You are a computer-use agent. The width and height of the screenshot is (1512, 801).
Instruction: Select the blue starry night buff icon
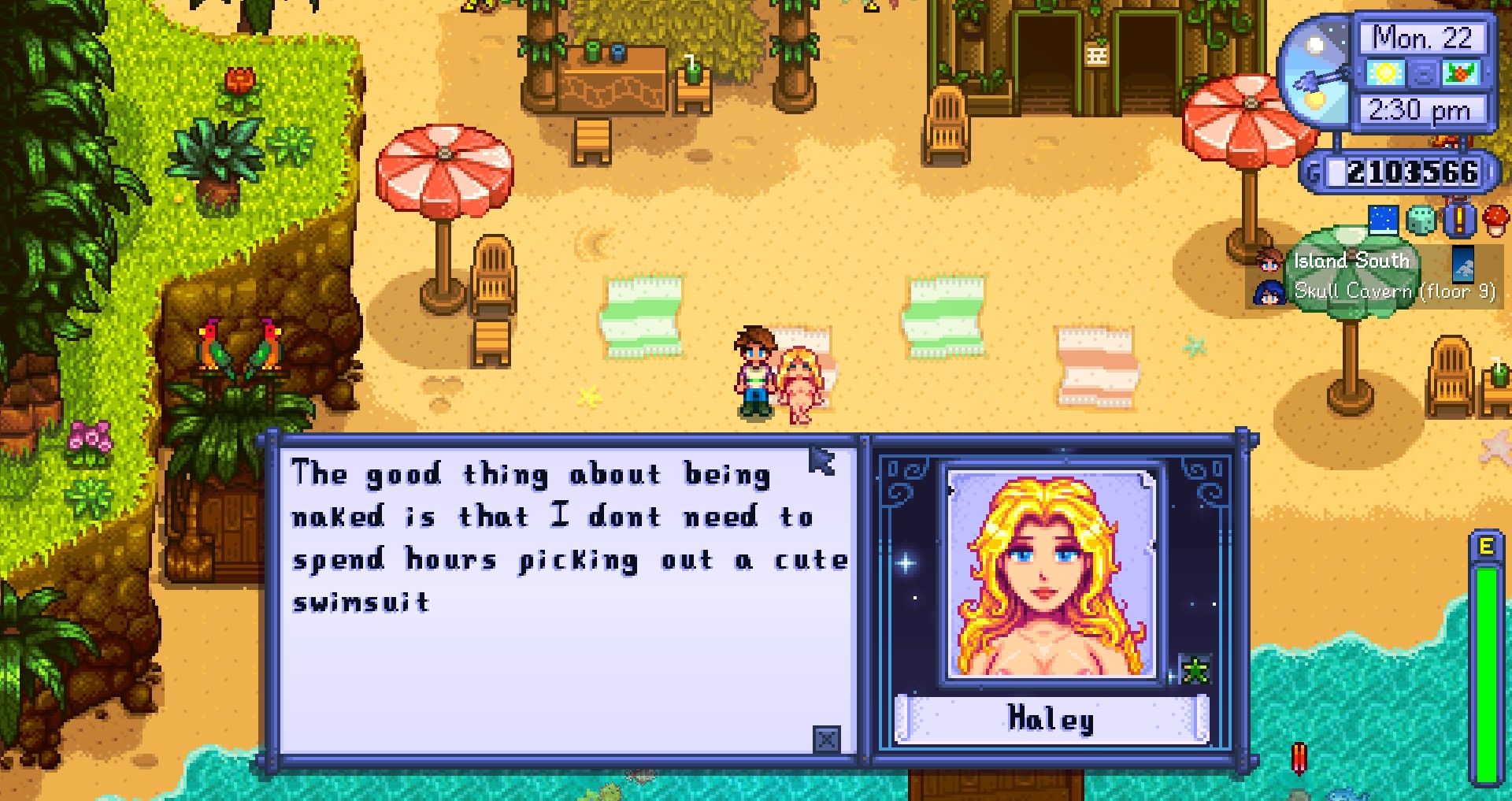pyautogui.click(x=1383, y=220)
